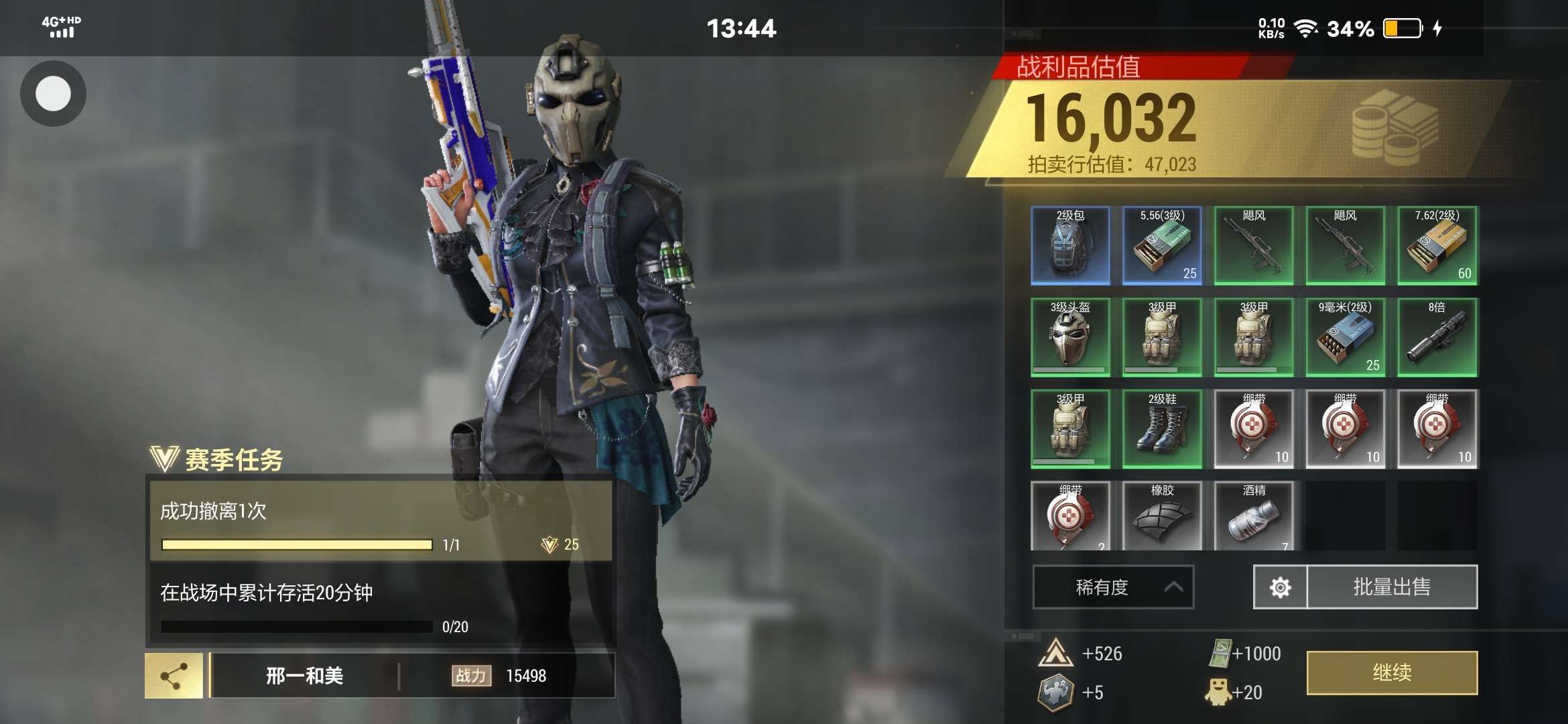Expand the 稀有度 rarity sort dropdown
The height and width of the screenshot is (724, 1568).
coord(1113,587)
